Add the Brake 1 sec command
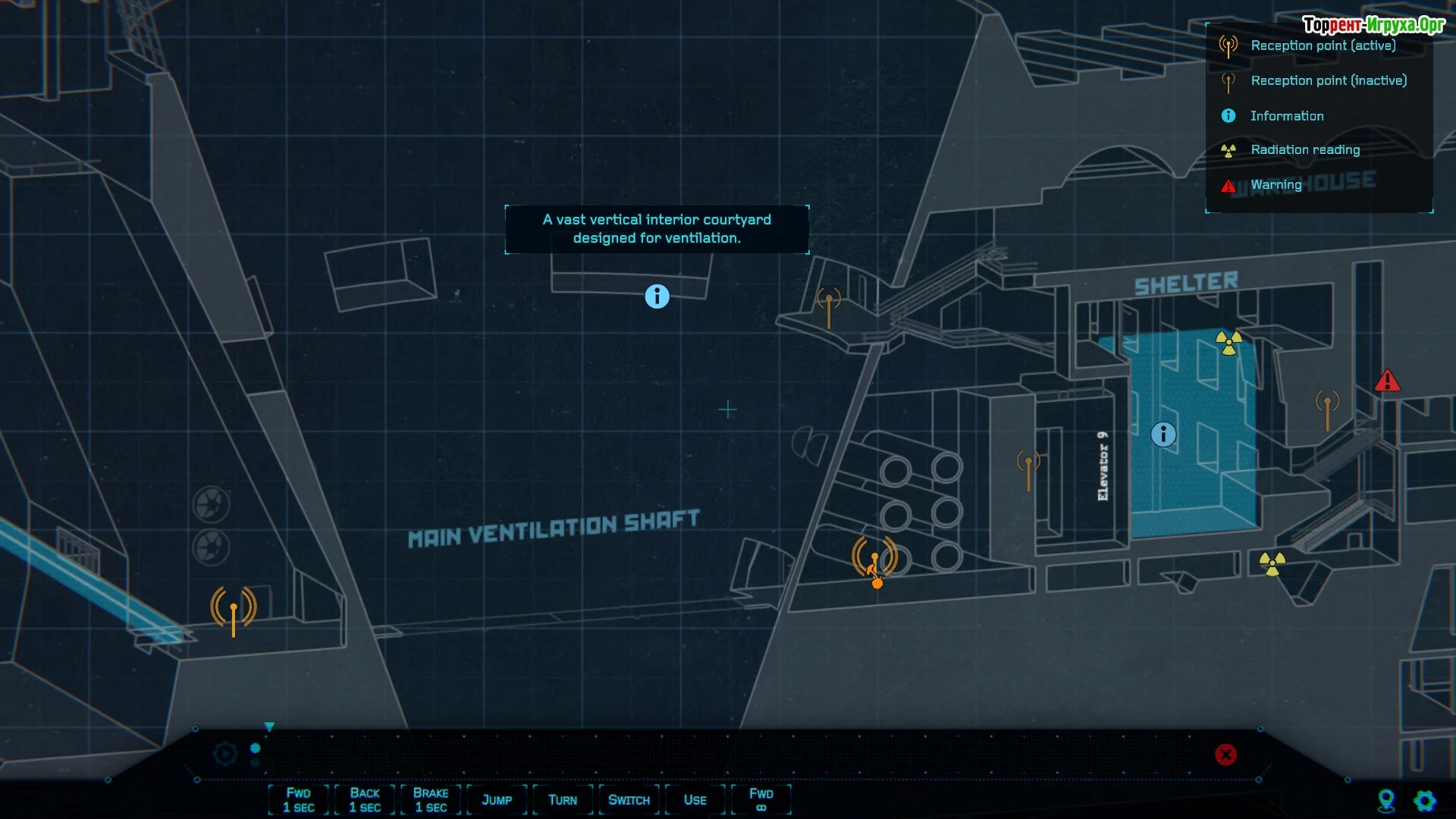The height and width of the screenshot is (819, 1456). point(430,800)
